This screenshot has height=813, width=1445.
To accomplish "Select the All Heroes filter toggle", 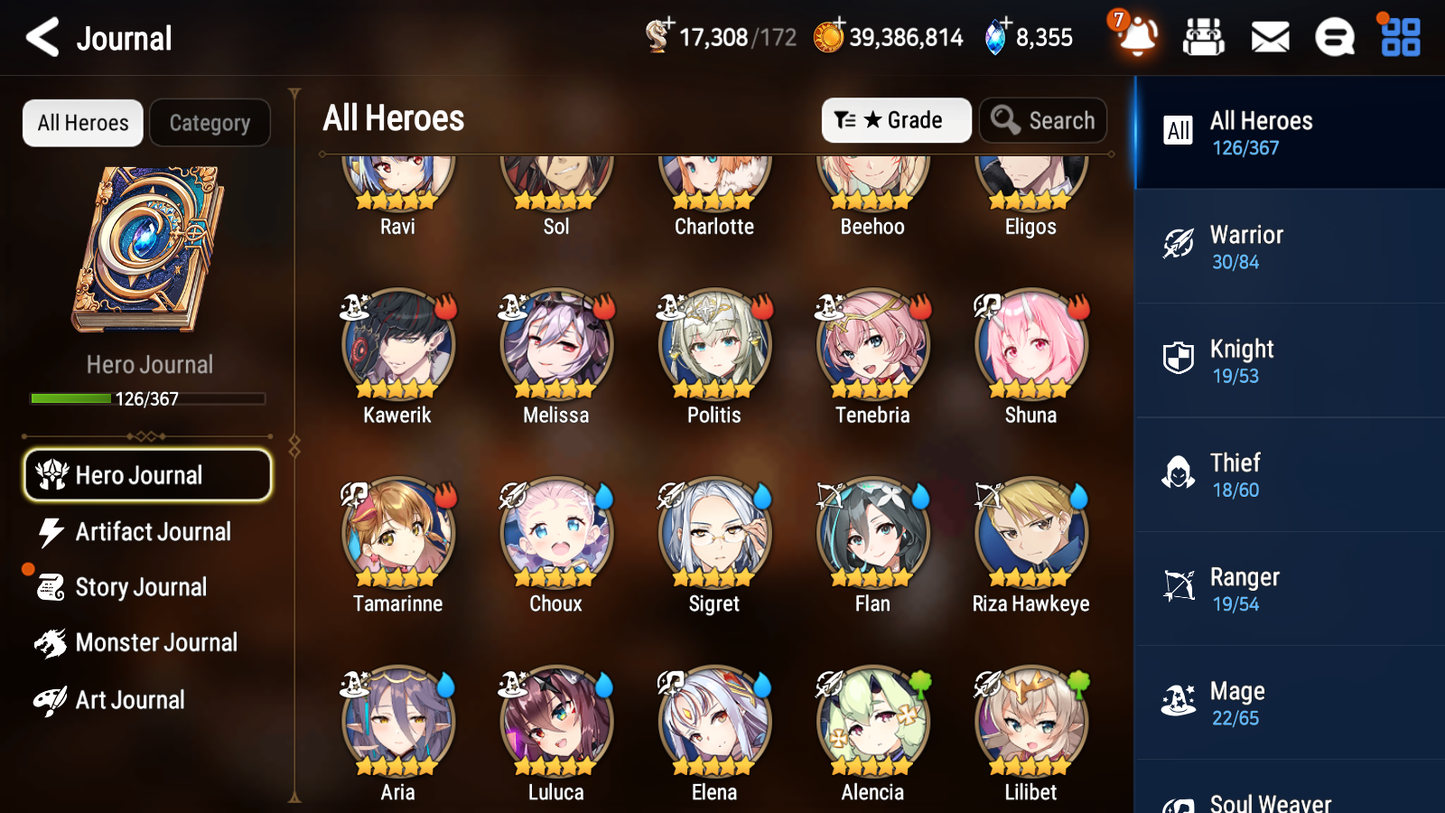I will (x=82, y=122).
